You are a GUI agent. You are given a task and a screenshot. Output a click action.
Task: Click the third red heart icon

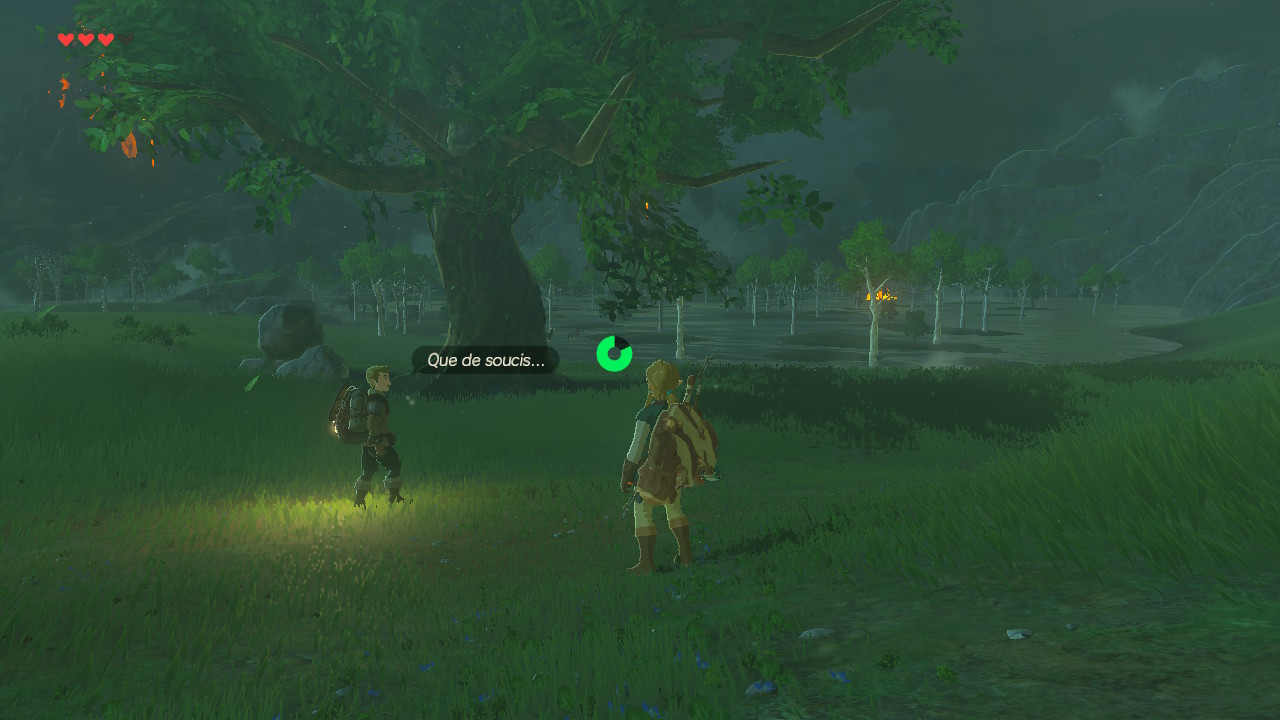coord(106,39)
